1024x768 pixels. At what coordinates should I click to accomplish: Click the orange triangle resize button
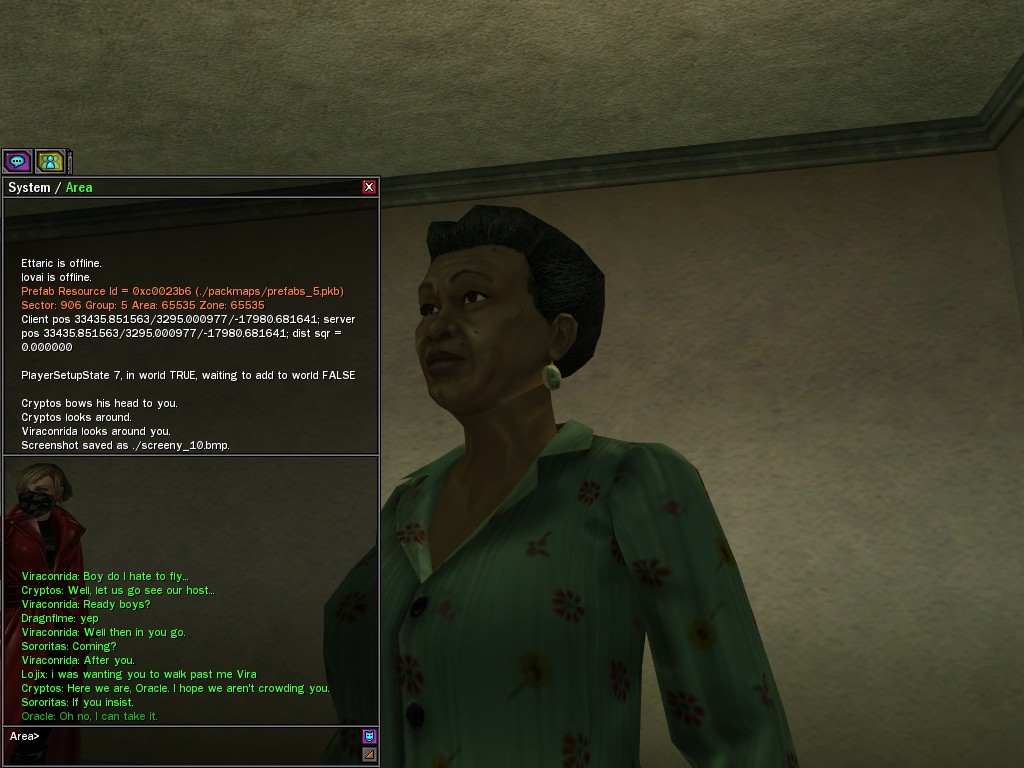(369, 754)
